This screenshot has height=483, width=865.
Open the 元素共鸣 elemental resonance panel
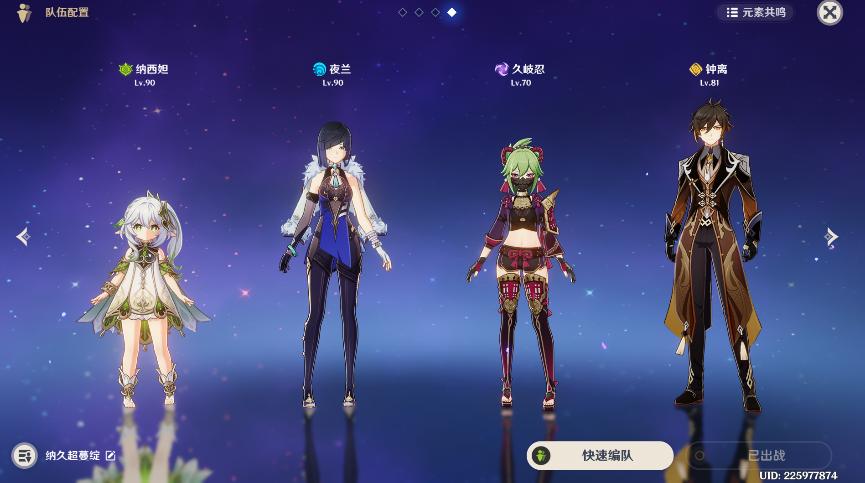755,12
